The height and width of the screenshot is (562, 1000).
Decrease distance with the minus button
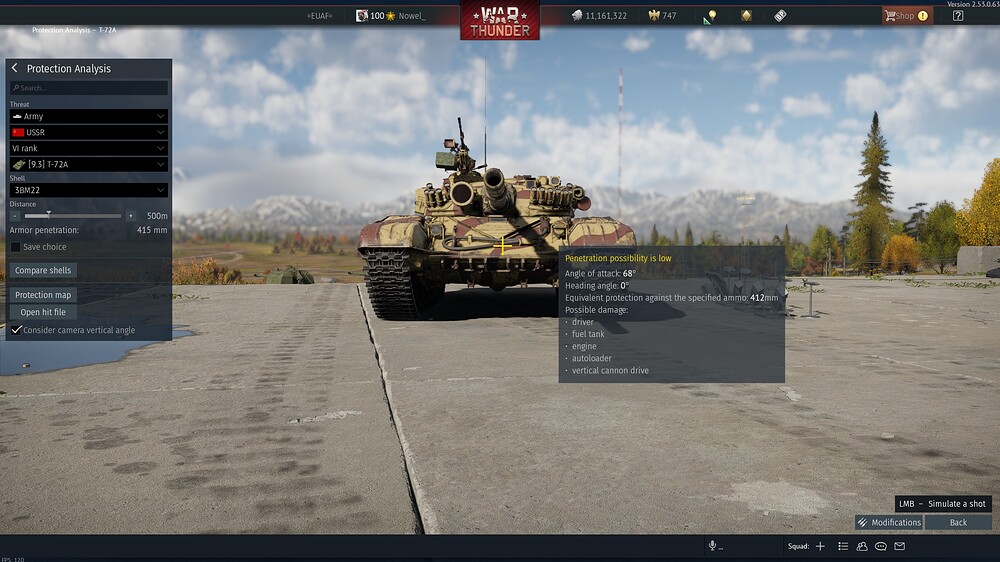coord(15,216)
